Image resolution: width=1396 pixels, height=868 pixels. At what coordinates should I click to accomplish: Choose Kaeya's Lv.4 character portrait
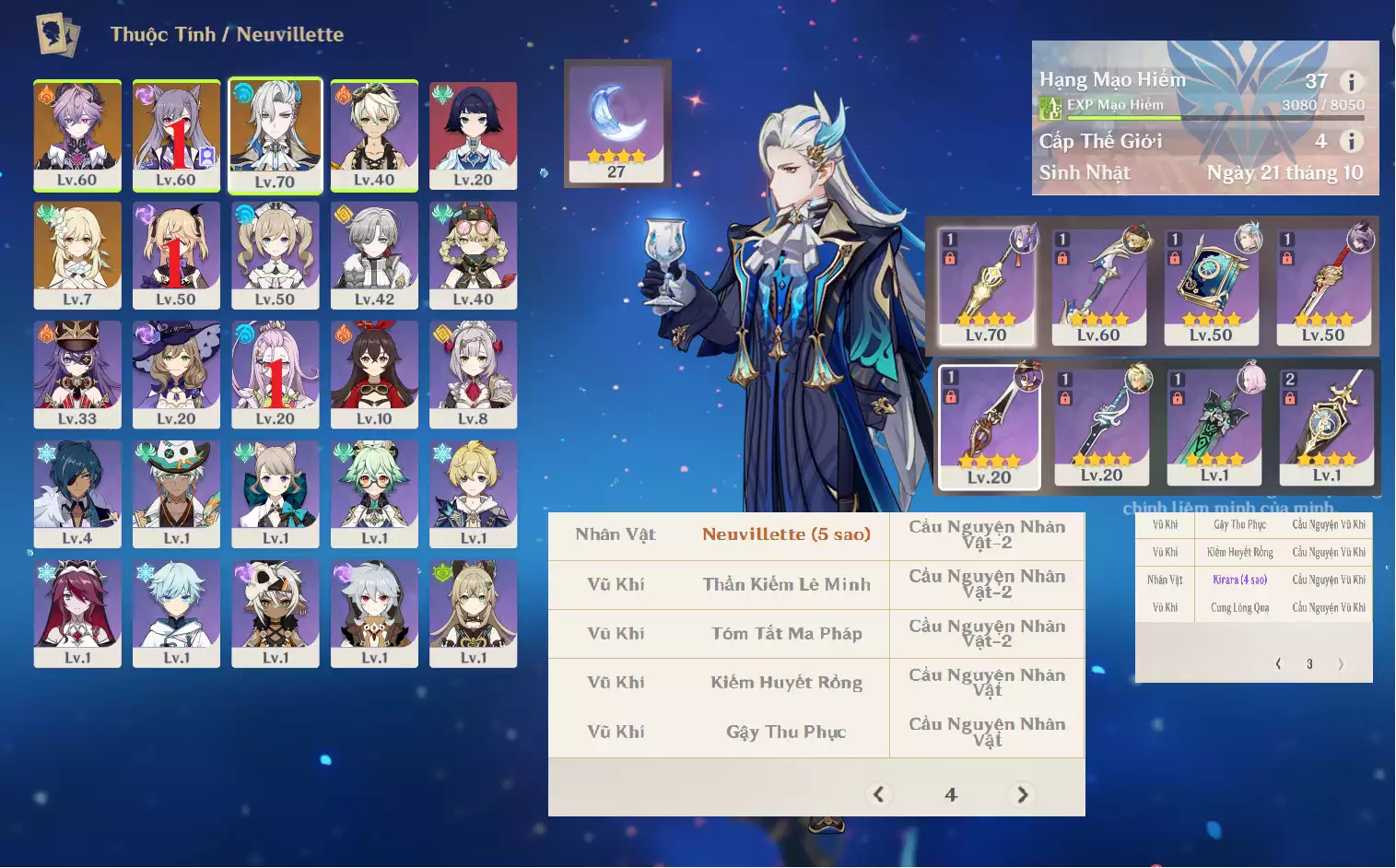pos(77,493)
